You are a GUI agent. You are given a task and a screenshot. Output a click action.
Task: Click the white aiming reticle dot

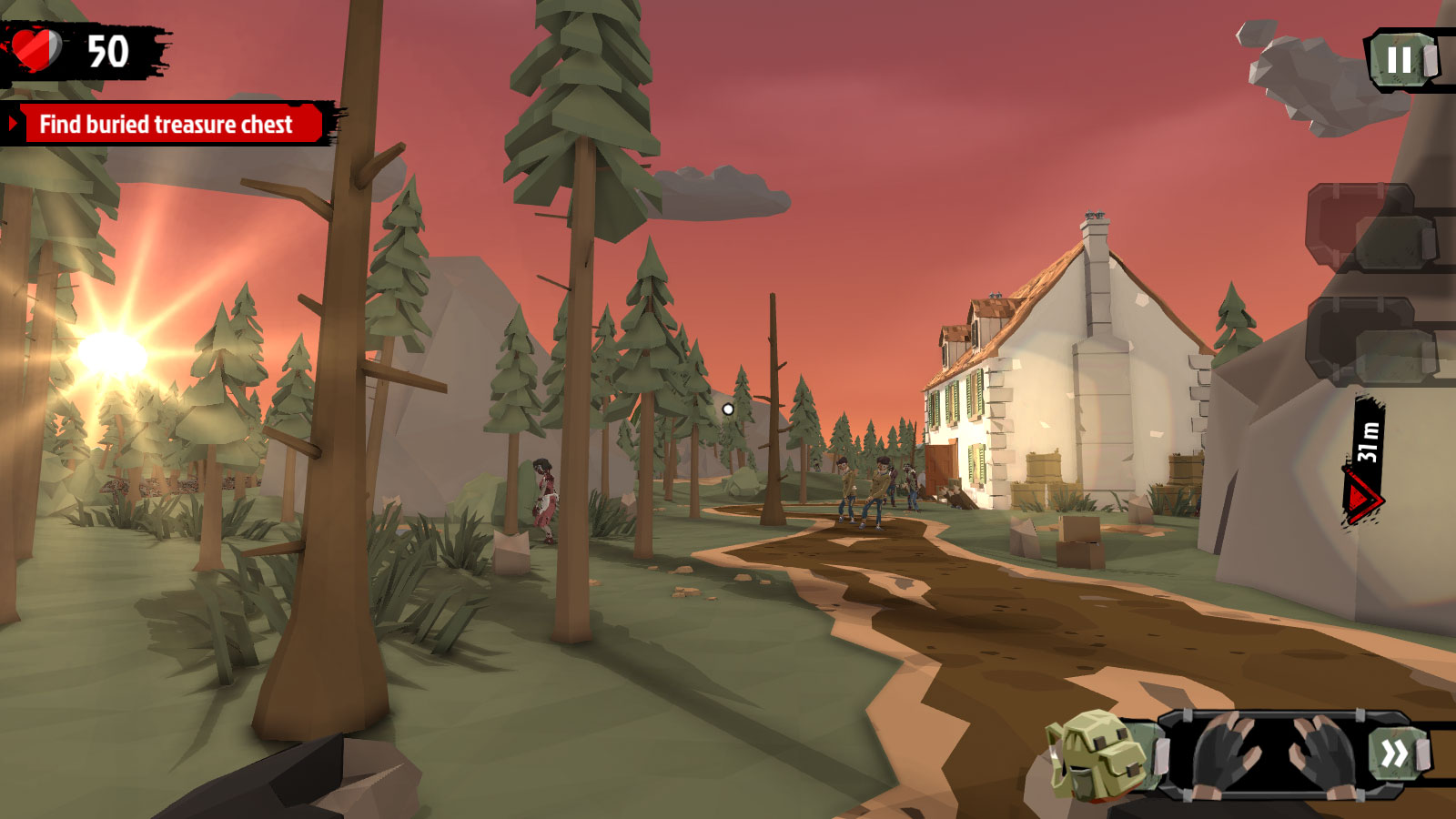pos(727,410)
